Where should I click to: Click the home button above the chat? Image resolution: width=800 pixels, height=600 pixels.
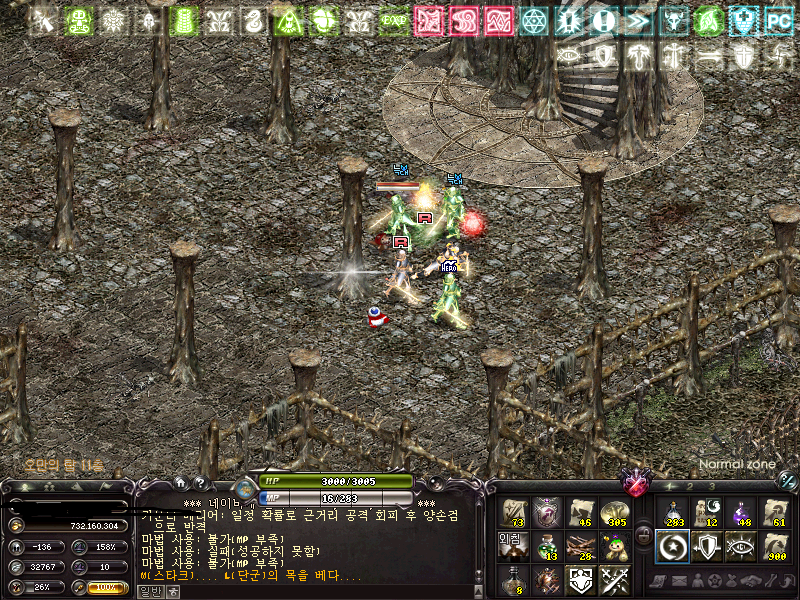tap(180, 483)
